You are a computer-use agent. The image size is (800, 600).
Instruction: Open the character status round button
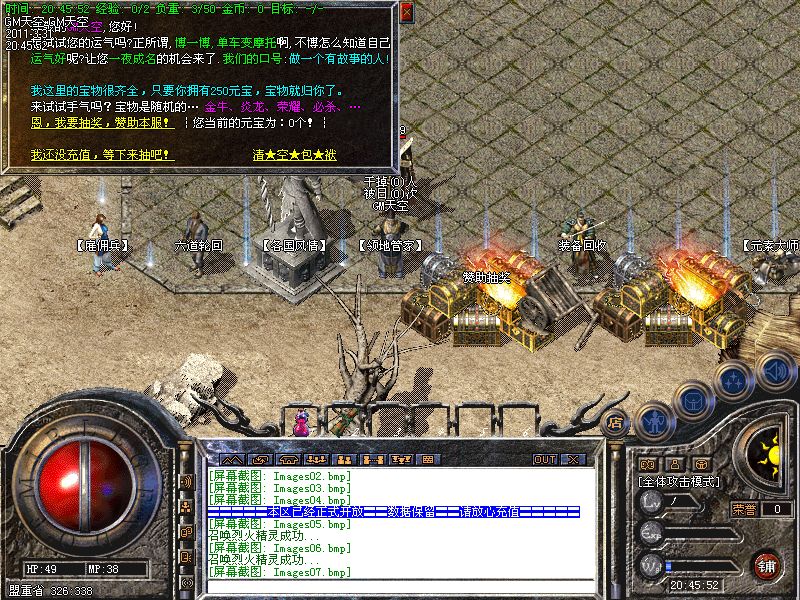(x=654, y=421)
